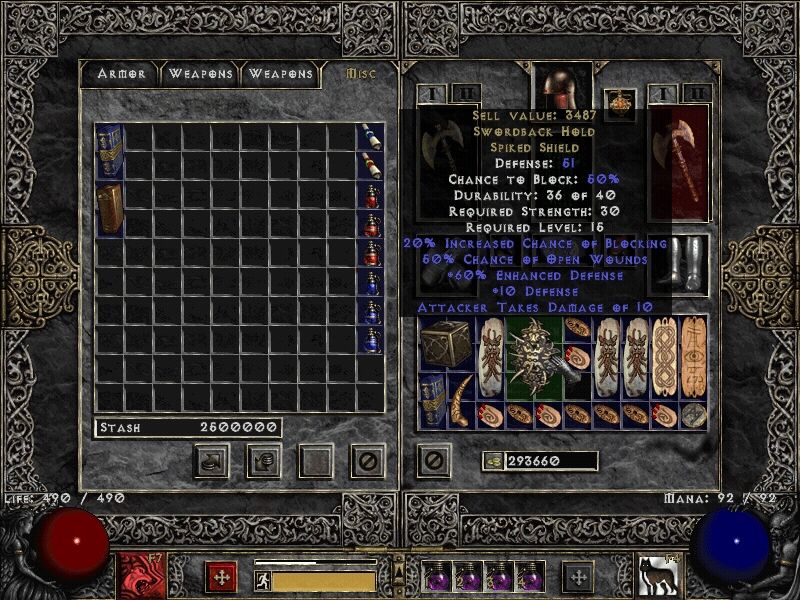Select the eye-patterned grand charm
The image size is (800, 600).
pos(694,357)
